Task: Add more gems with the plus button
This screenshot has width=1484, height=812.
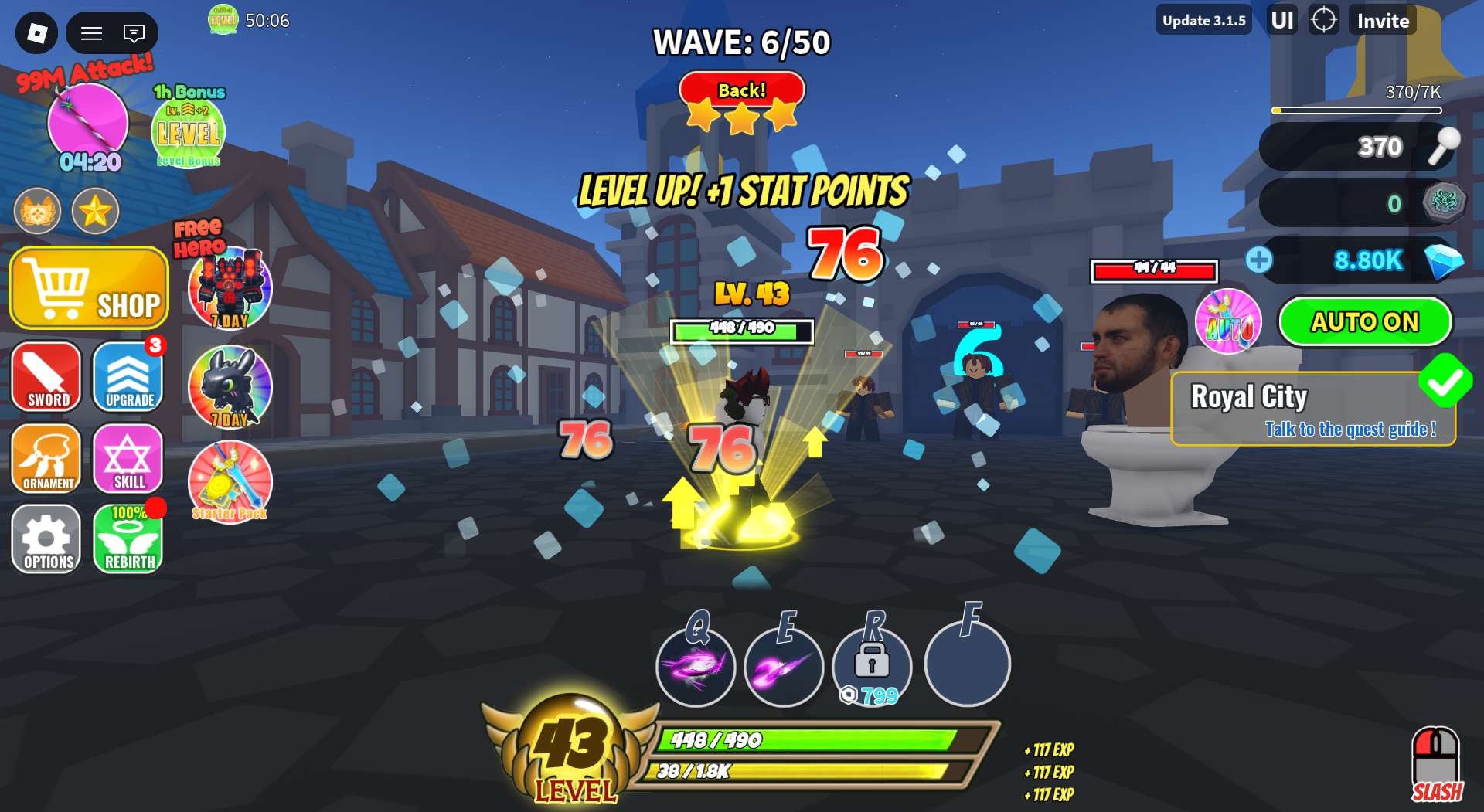Action: pyautogui.click(x=1259, y=260)
